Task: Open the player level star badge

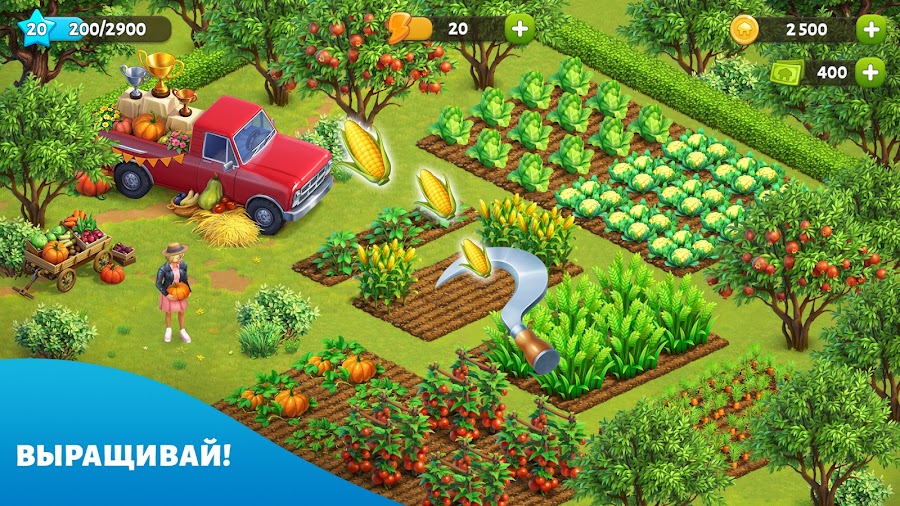Action: (36, 28)
